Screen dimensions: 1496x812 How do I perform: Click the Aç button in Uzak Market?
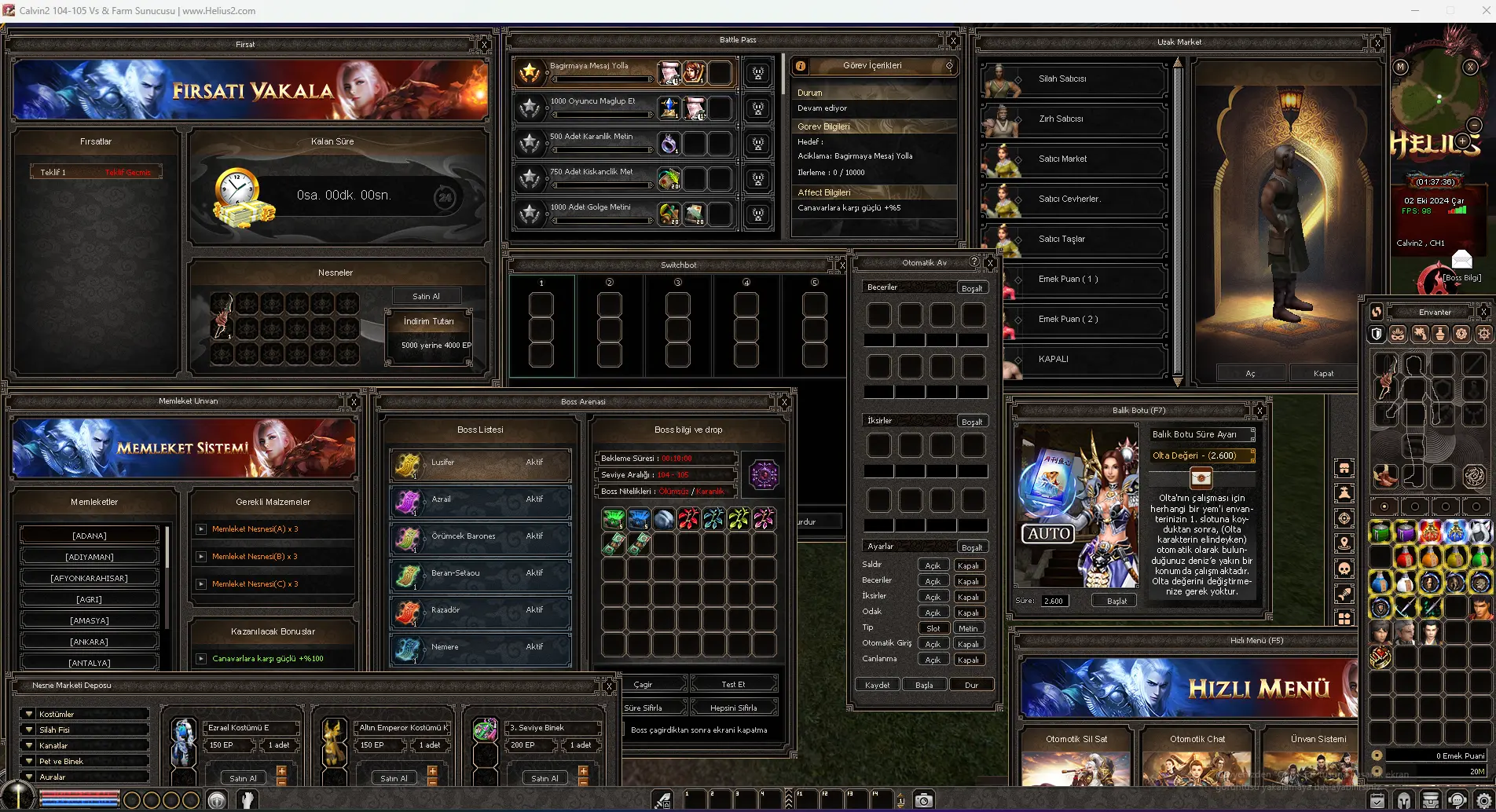[1250, 373]
